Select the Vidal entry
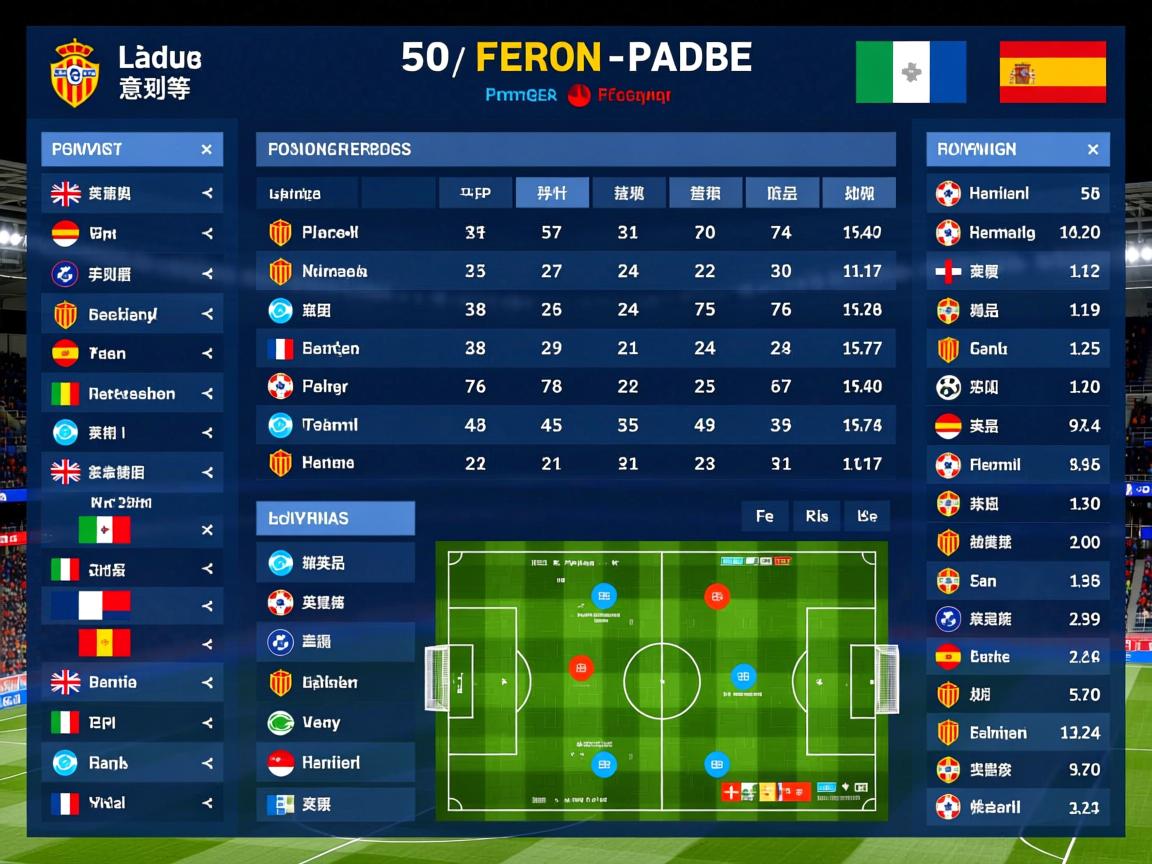Image resolution: width=1152 pixels, height=864 pixels. pyautogui.click(x=131, y=803)
